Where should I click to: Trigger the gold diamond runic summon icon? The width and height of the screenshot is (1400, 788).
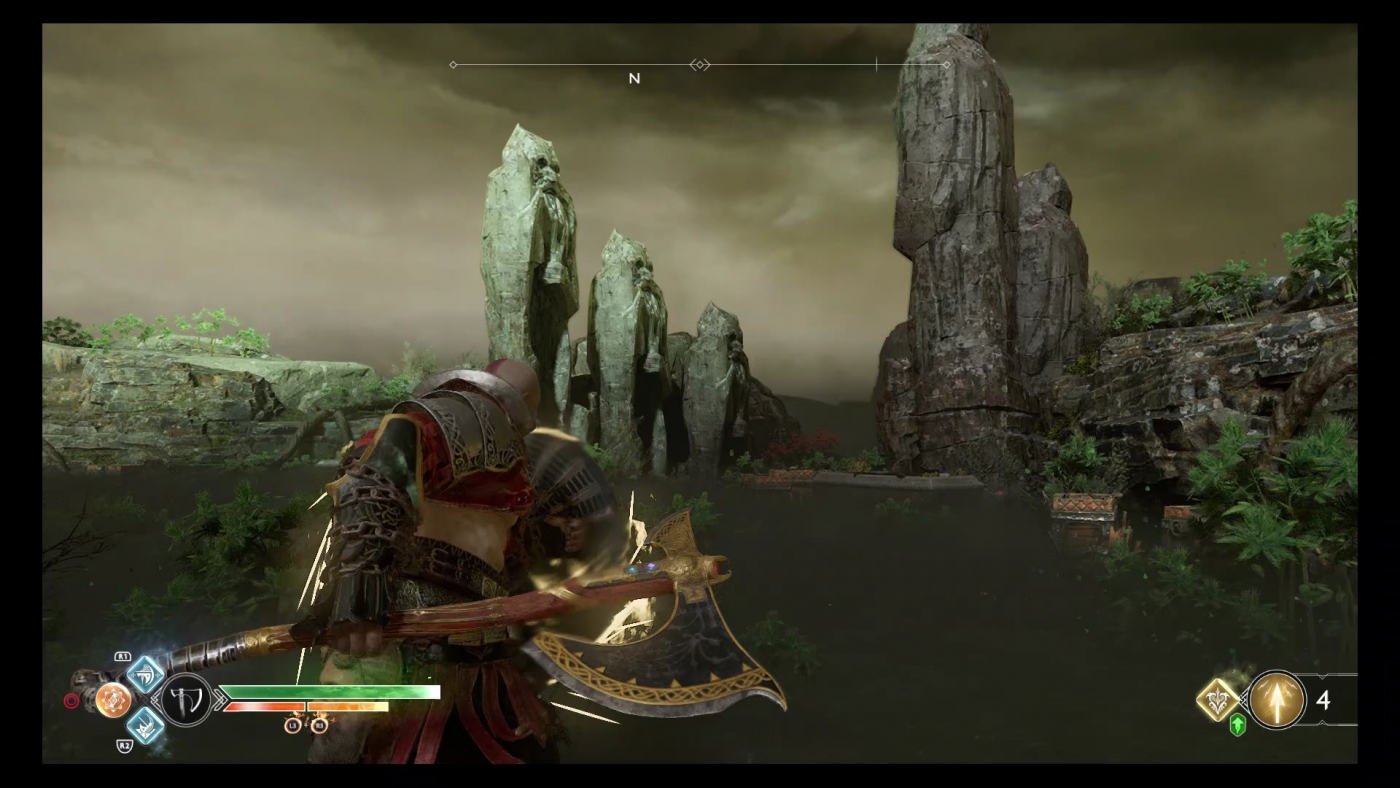[1218, 700]
